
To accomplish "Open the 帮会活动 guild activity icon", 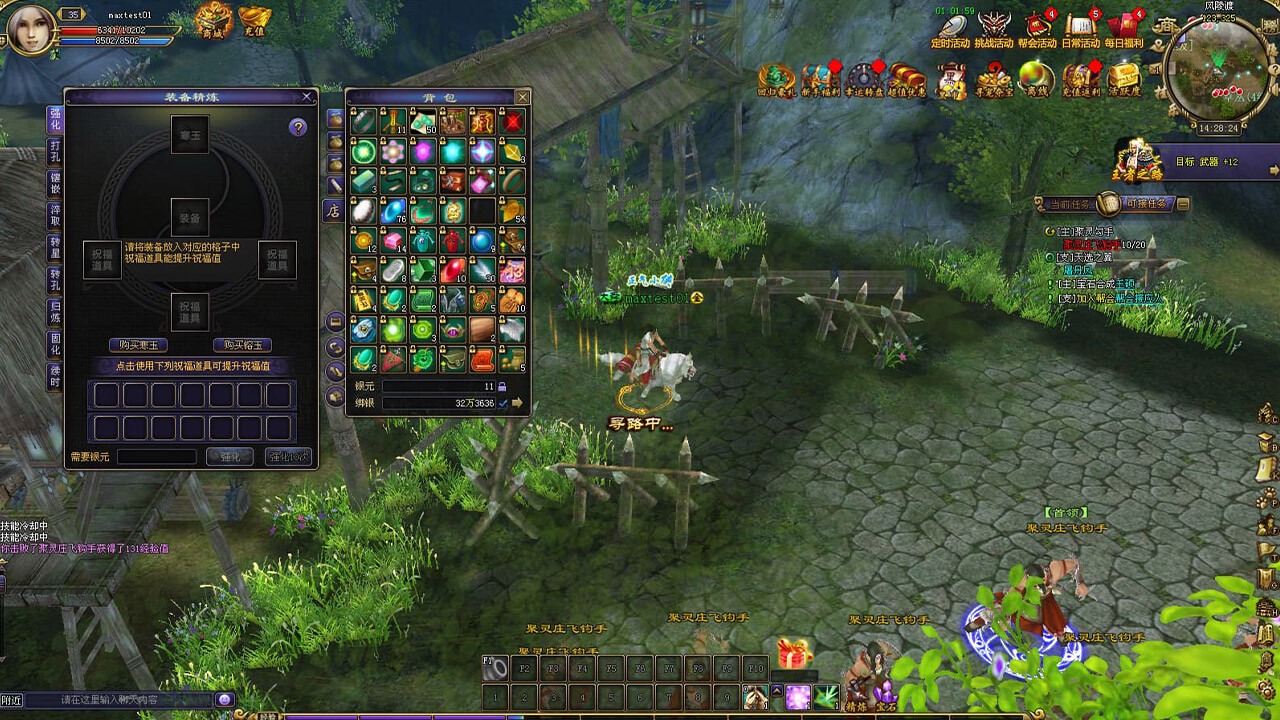I will tap(1037, 25).
